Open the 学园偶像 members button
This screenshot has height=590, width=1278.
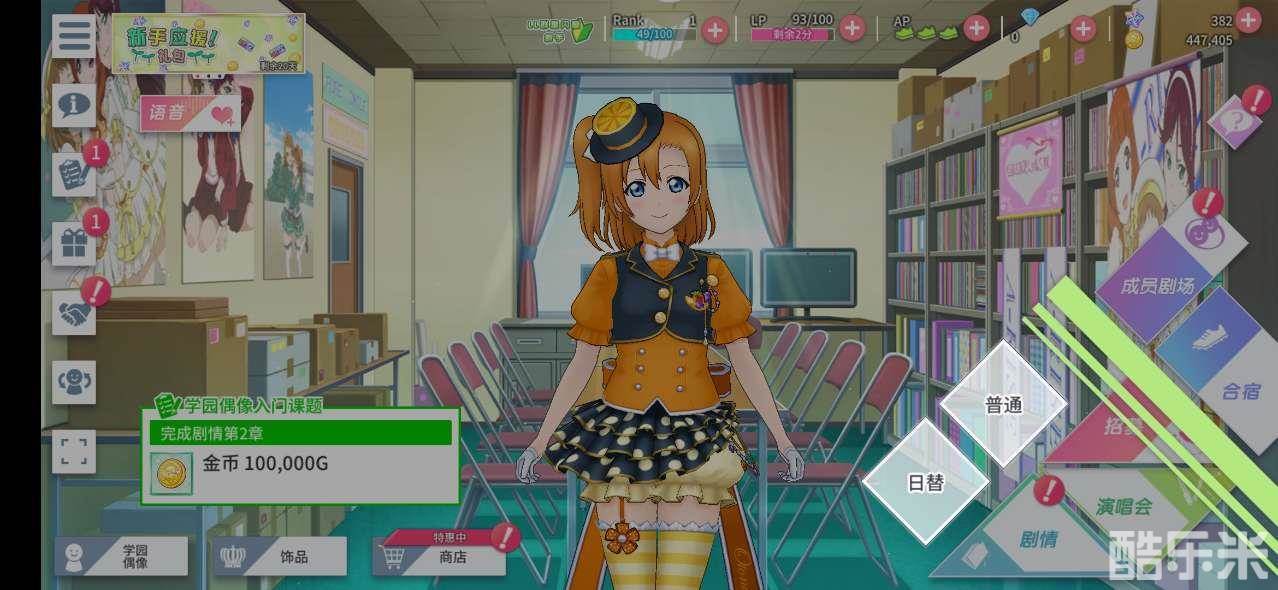point(121,557)
